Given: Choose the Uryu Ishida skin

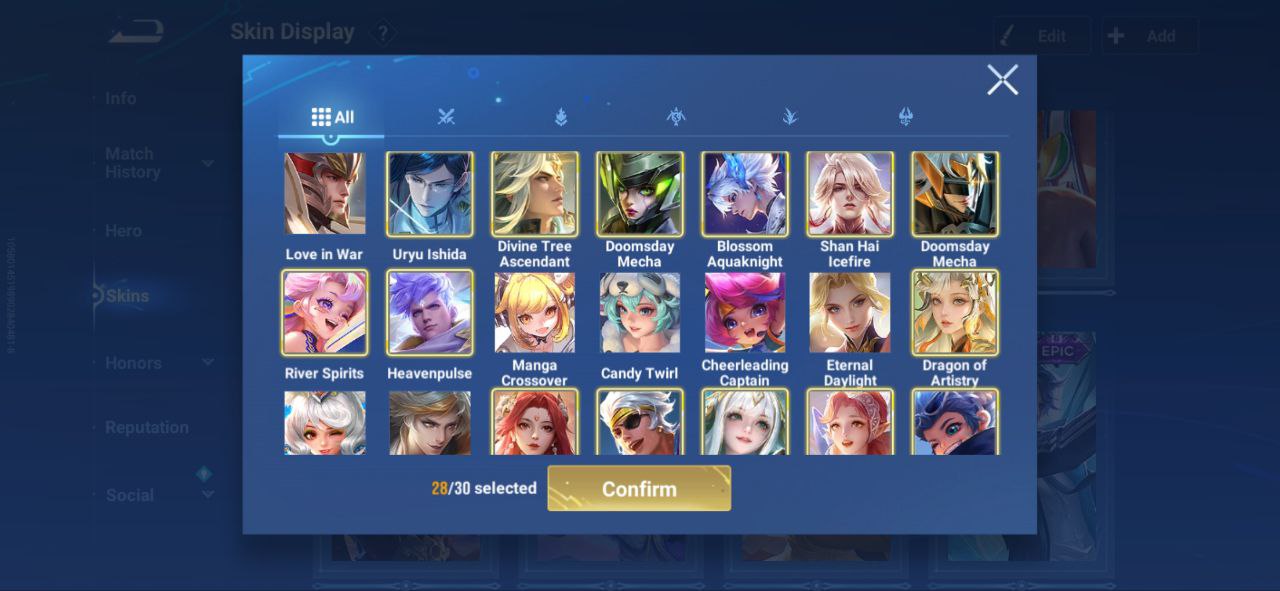Looking at the screenshot, I should pyautogui.click(x=429, y=194).
